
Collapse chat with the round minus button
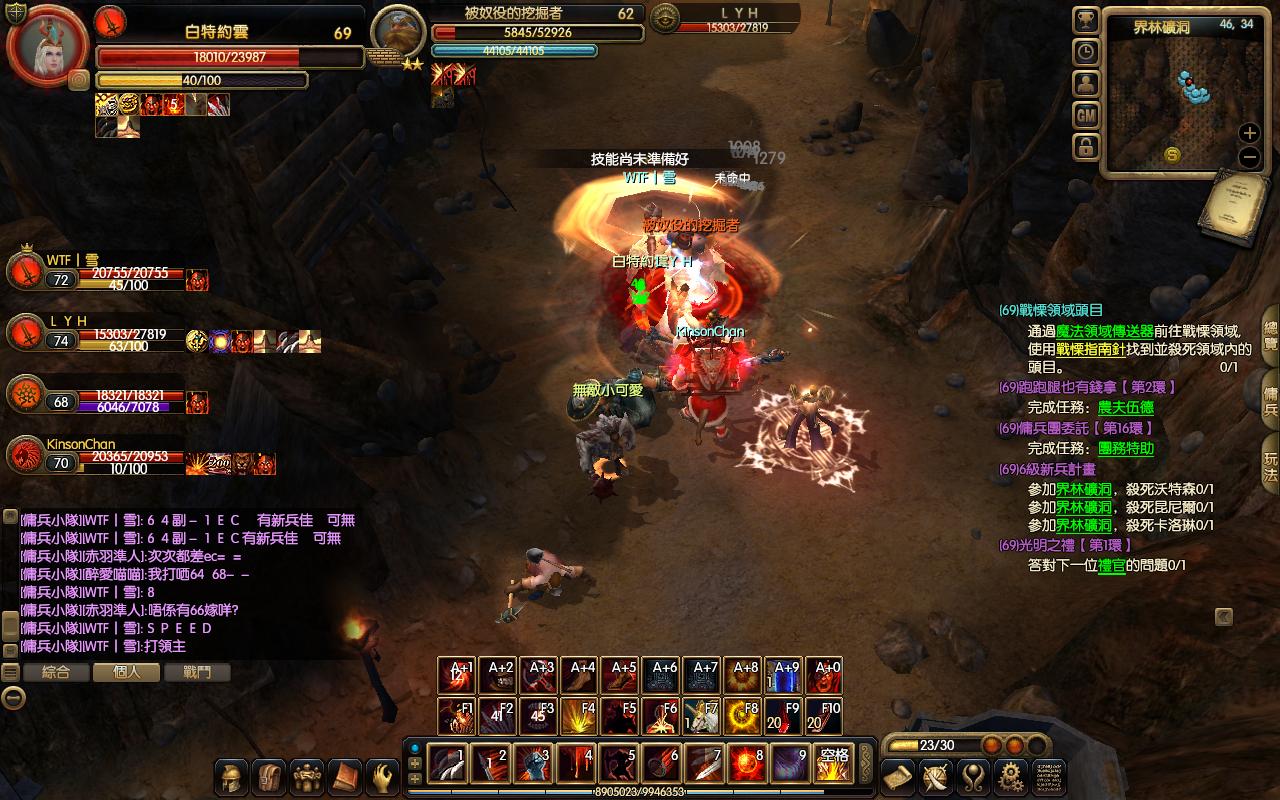(12, 698)
